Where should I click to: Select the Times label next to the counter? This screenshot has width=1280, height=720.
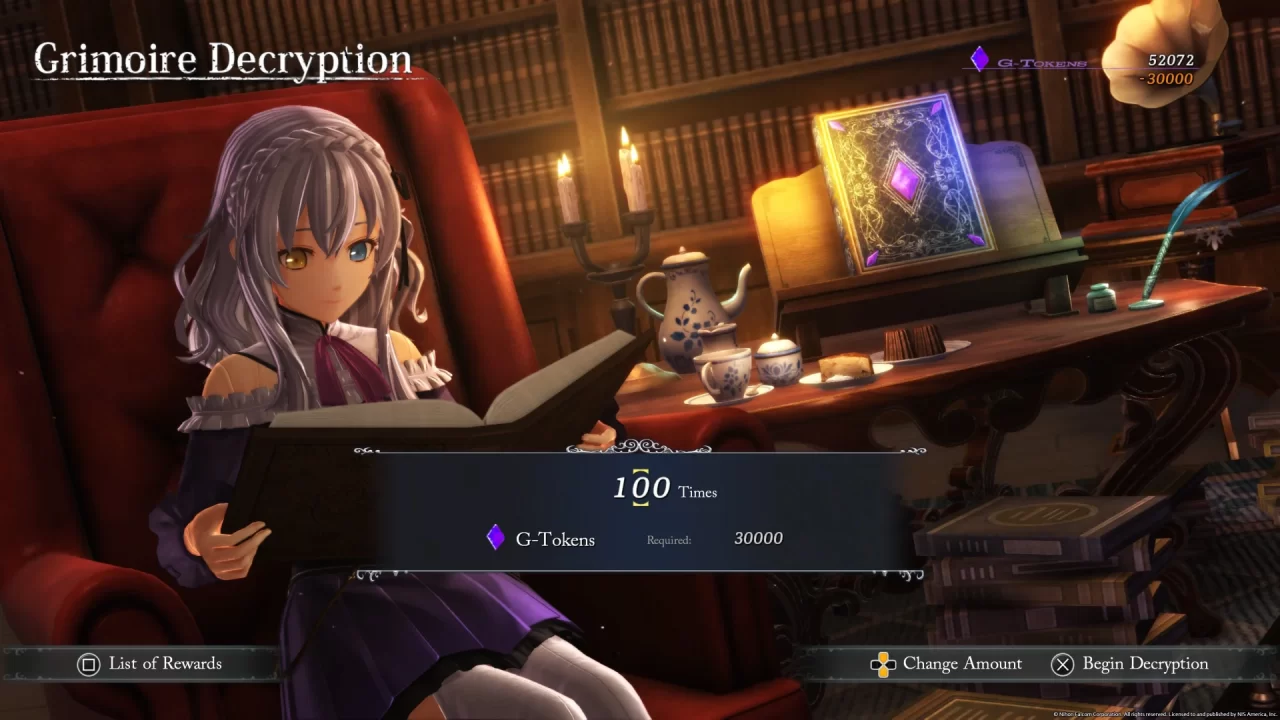coord(697,493)
